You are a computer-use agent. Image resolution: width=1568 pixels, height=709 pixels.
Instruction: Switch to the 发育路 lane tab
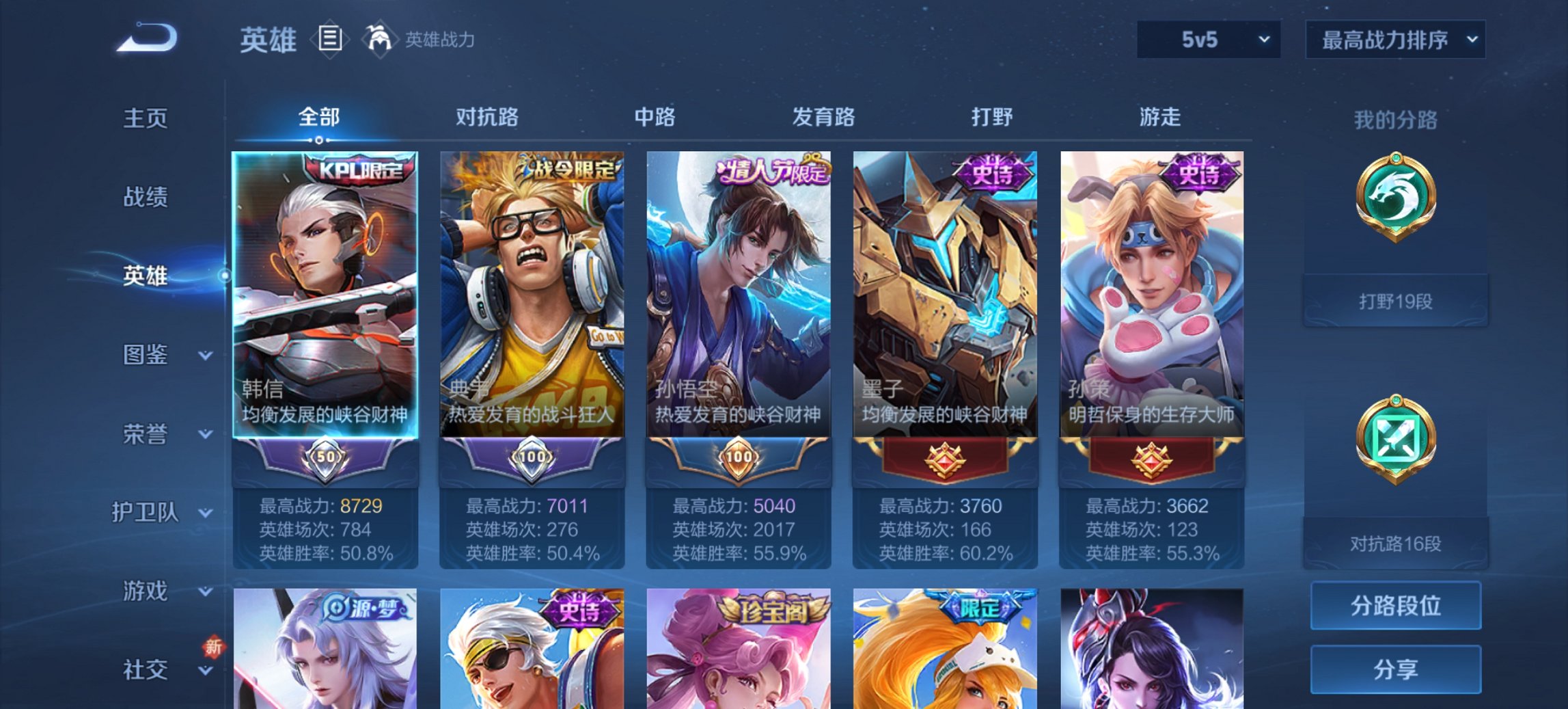pos(823,118)
